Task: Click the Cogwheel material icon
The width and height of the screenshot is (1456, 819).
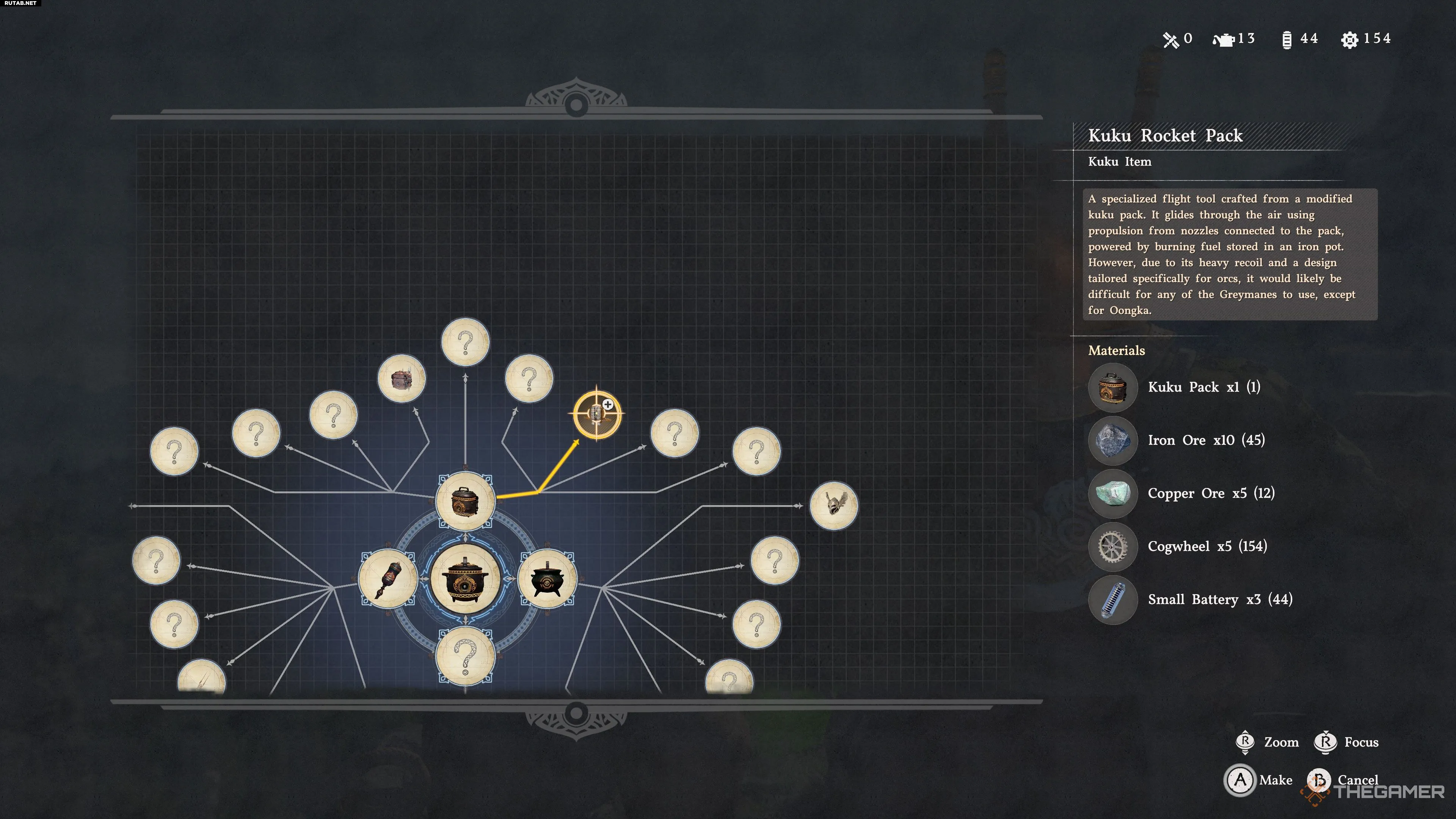Action: pos(1112,546)
